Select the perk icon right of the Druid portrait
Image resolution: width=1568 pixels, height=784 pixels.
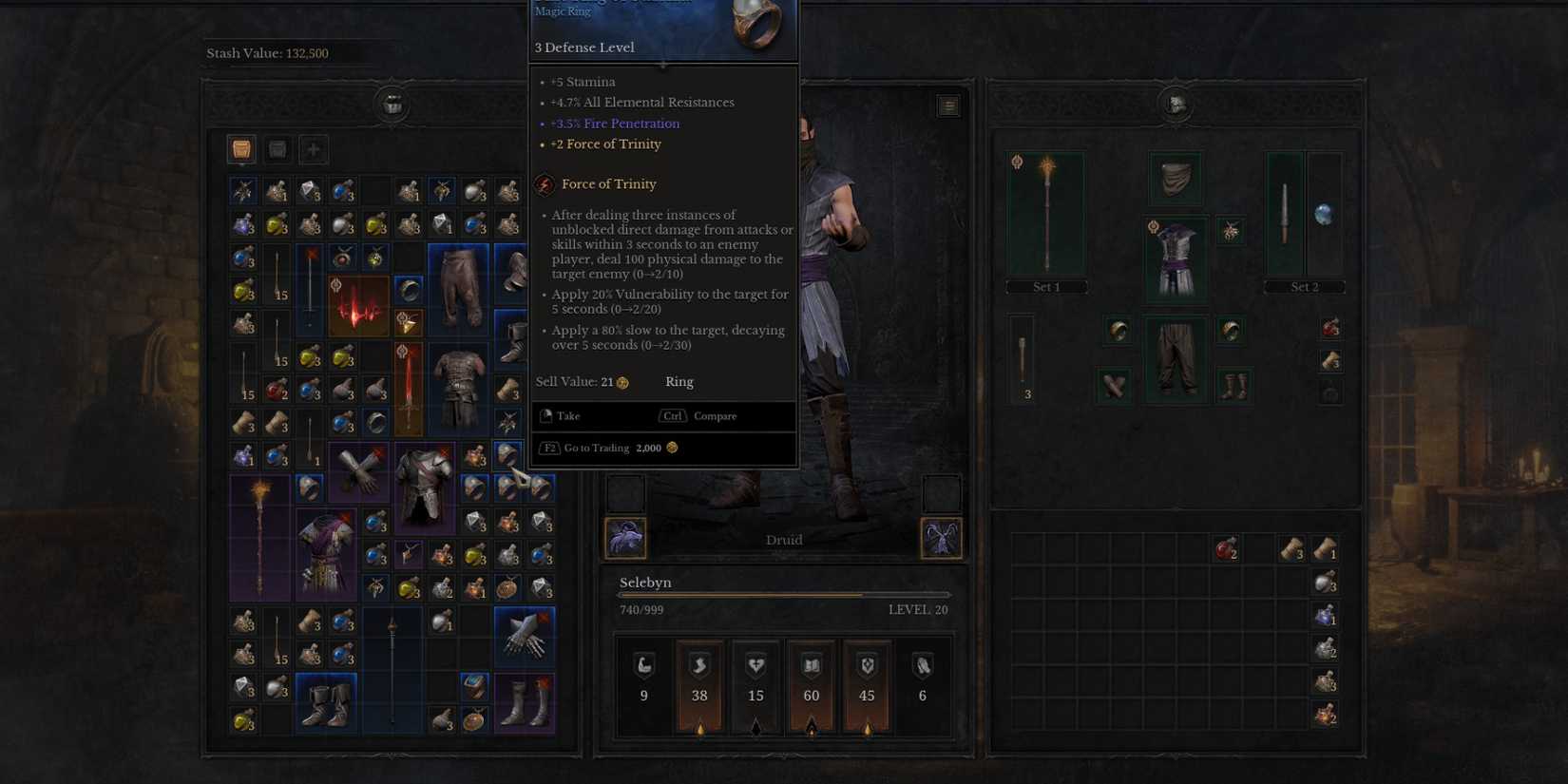click(941, 538)
